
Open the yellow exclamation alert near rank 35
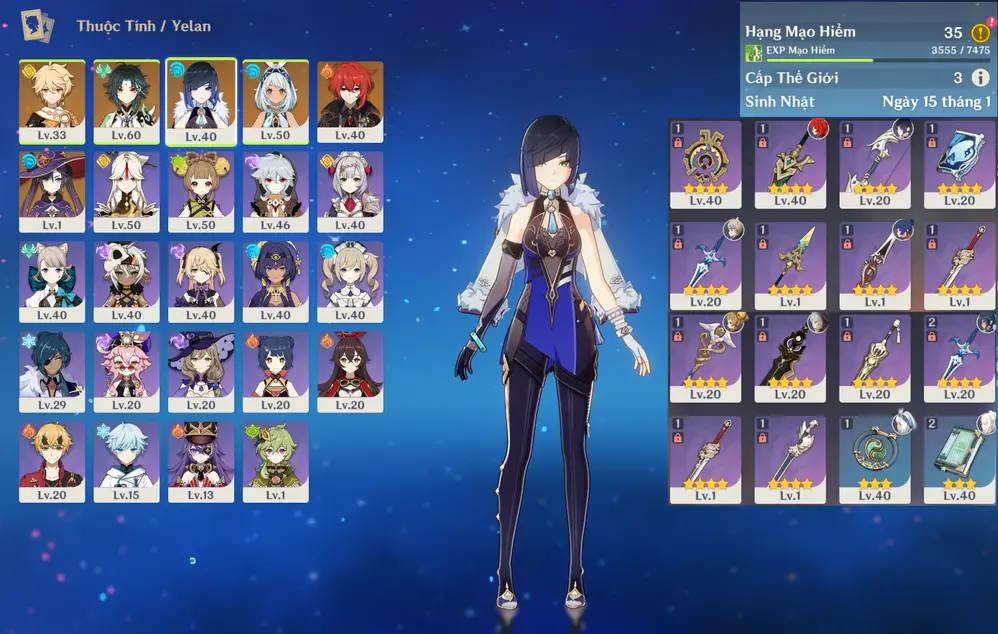(980, 33)
